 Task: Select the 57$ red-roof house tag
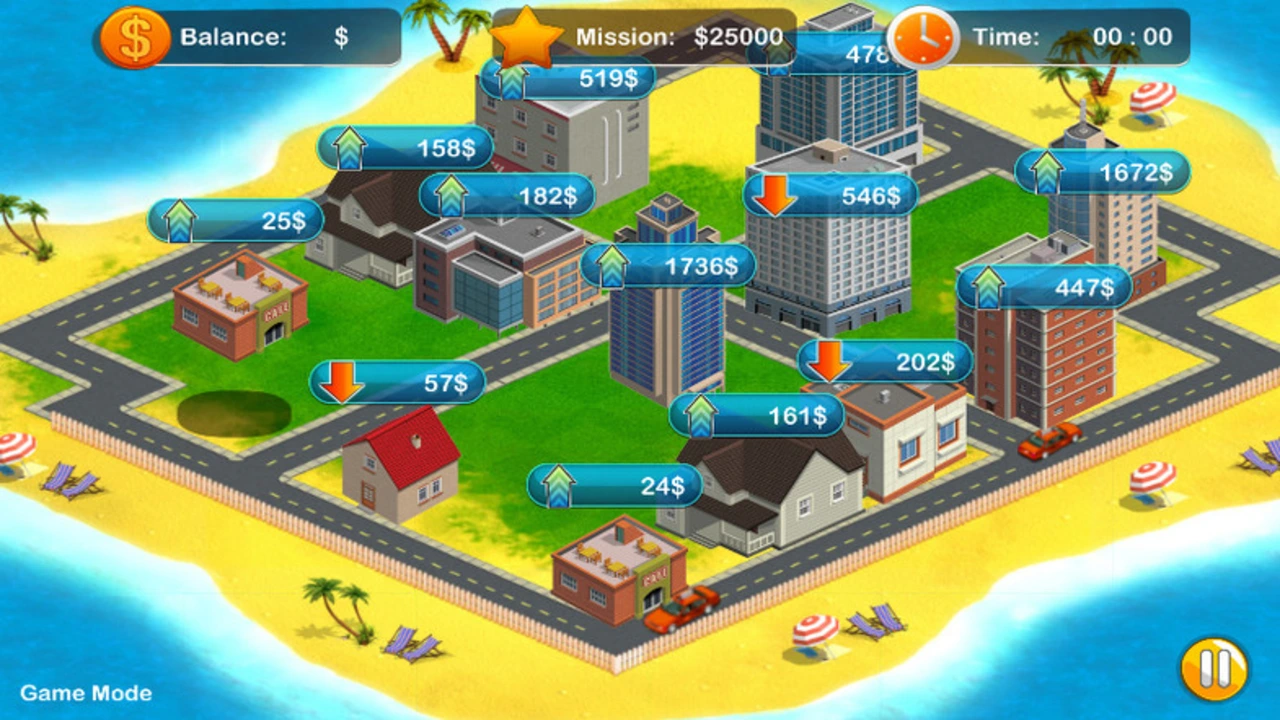click(398, 382)
